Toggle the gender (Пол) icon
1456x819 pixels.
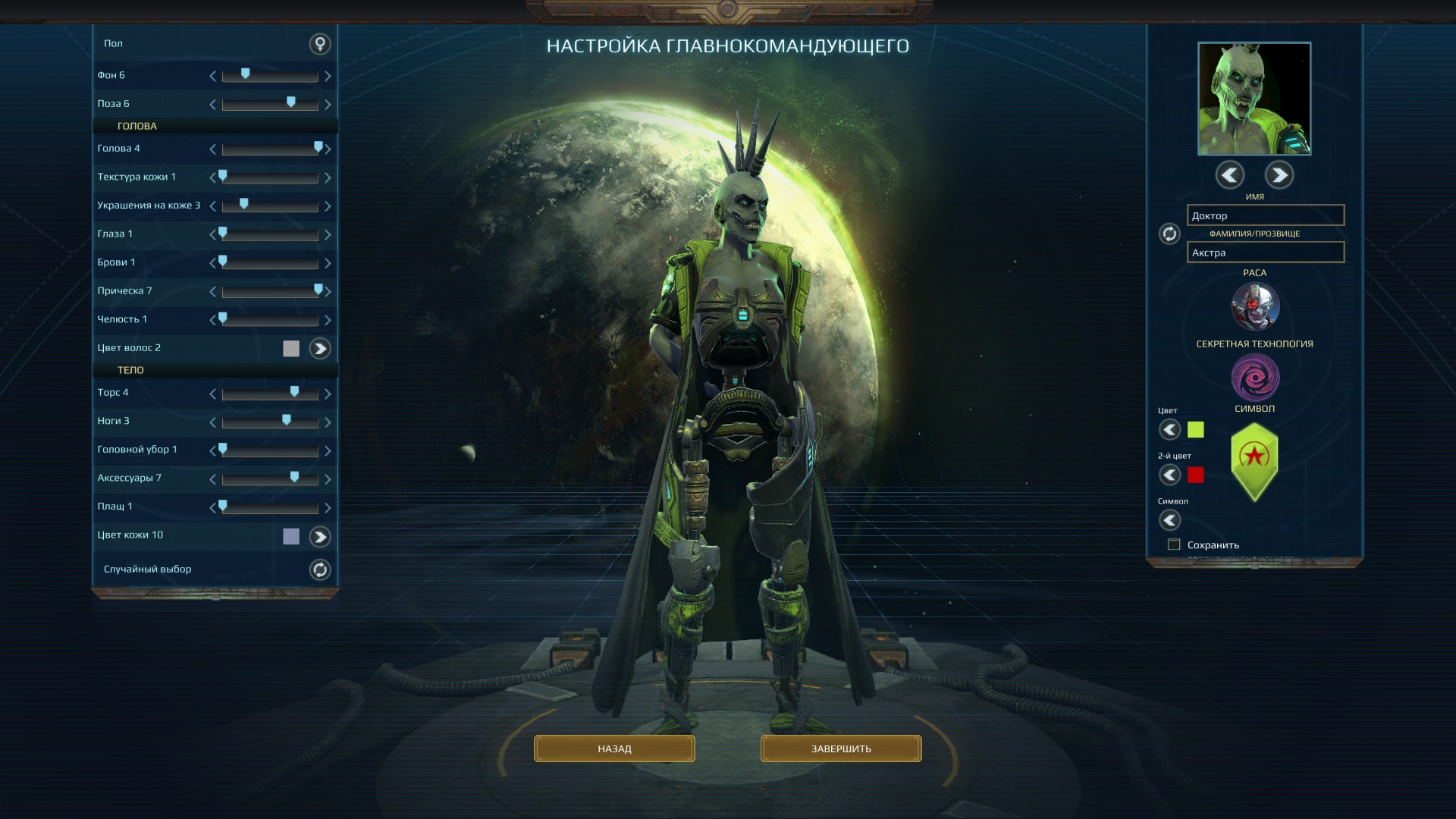click(320, 44)
